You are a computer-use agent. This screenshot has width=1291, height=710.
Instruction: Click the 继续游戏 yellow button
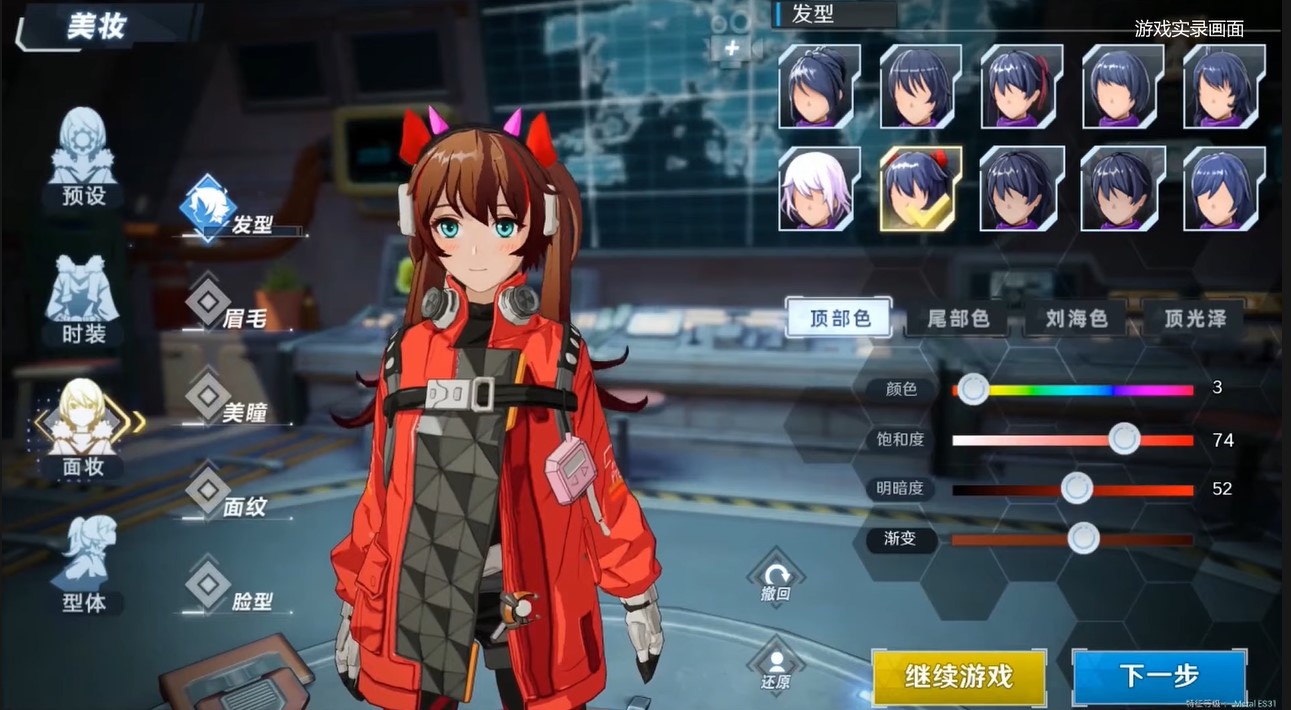pos(958,677)
